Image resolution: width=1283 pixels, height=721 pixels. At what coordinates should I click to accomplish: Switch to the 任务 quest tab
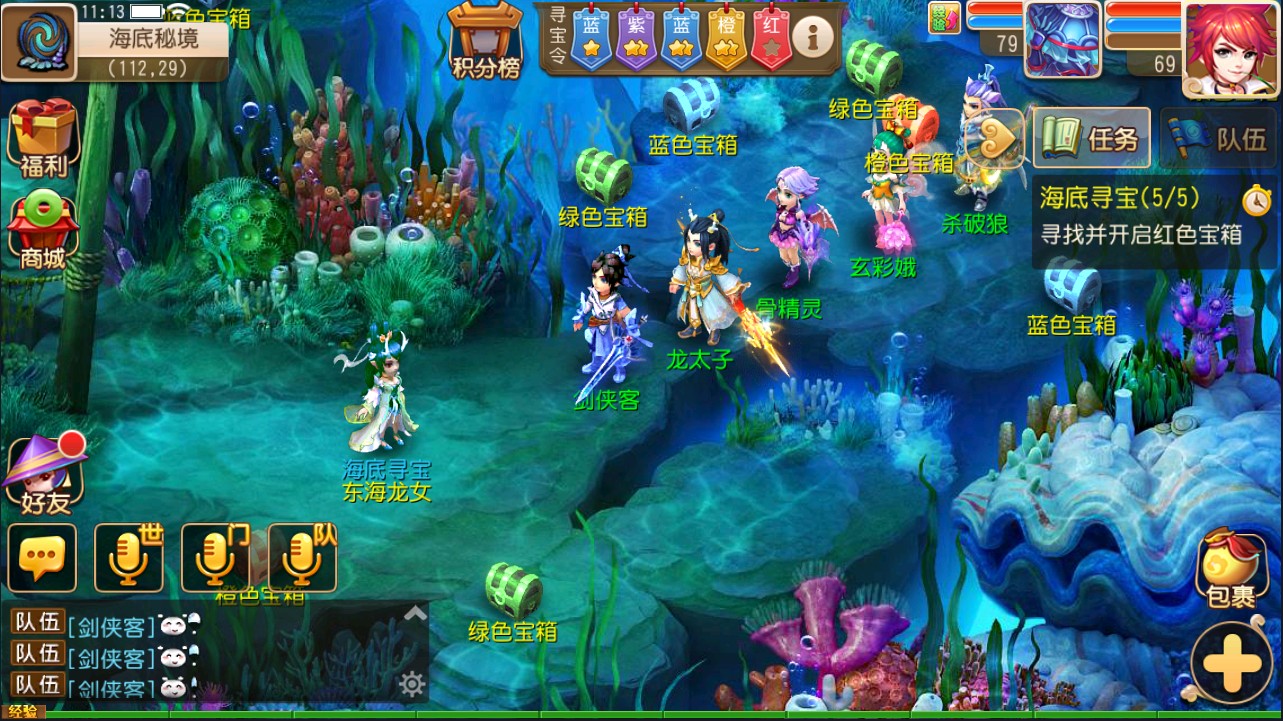click(1091, 138)
